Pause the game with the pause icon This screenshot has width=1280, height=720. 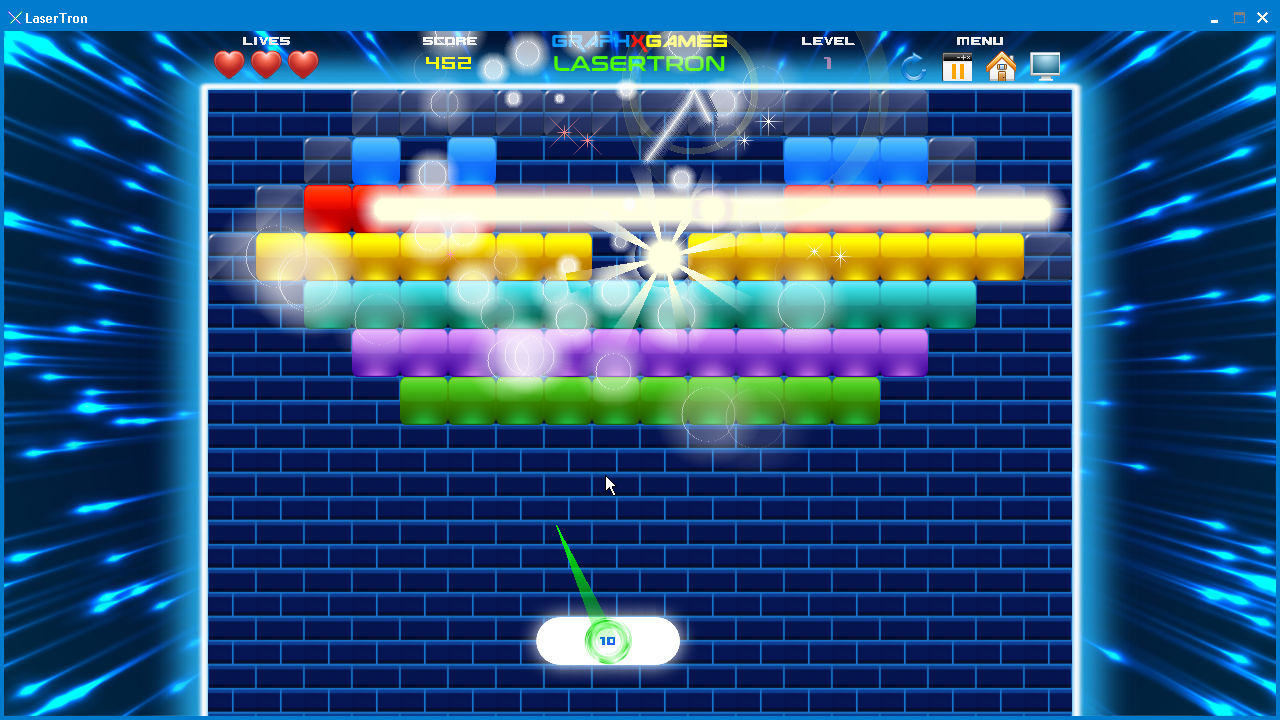pos(957,67)
